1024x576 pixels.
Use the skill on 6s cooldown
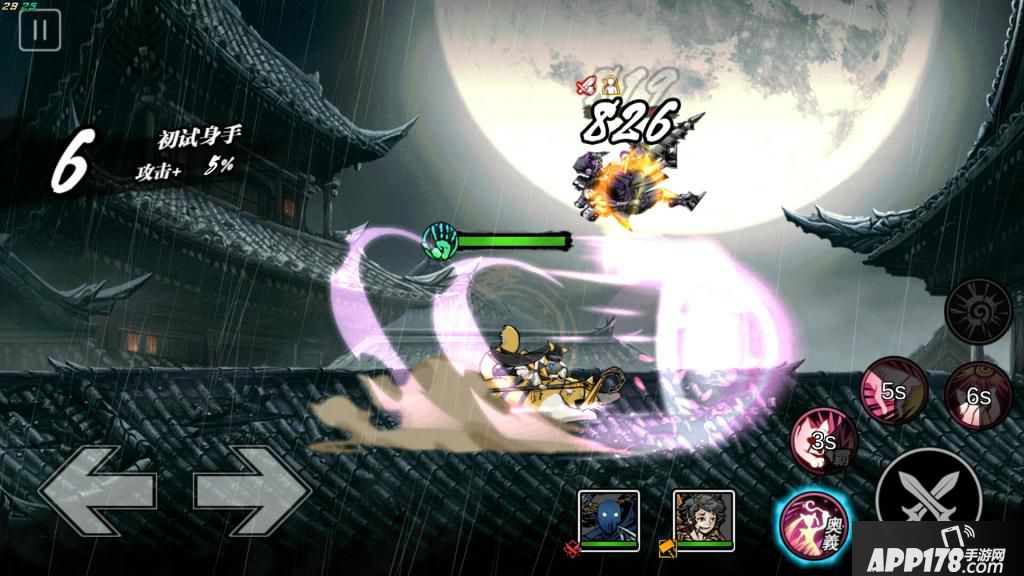(977, 393)
